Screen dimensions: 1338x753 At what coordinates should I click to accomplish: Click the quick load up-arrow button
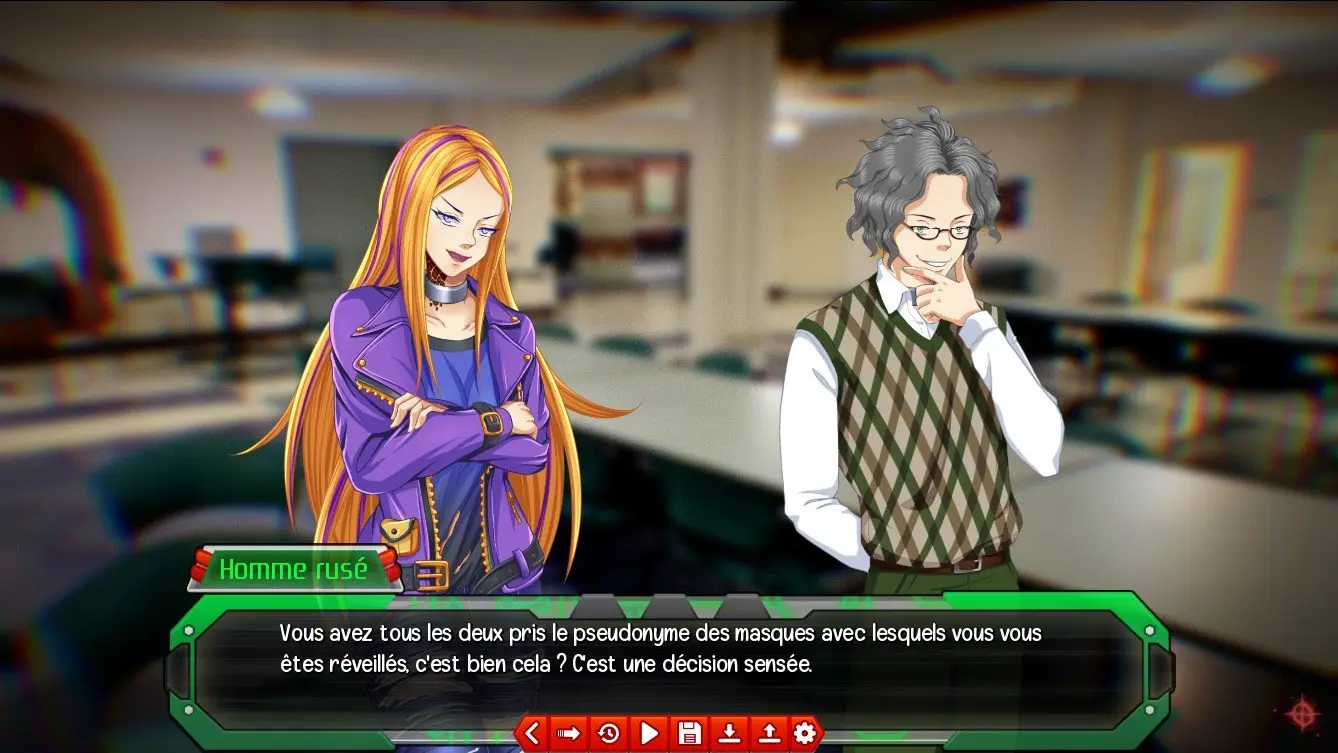tap(767, 734)
